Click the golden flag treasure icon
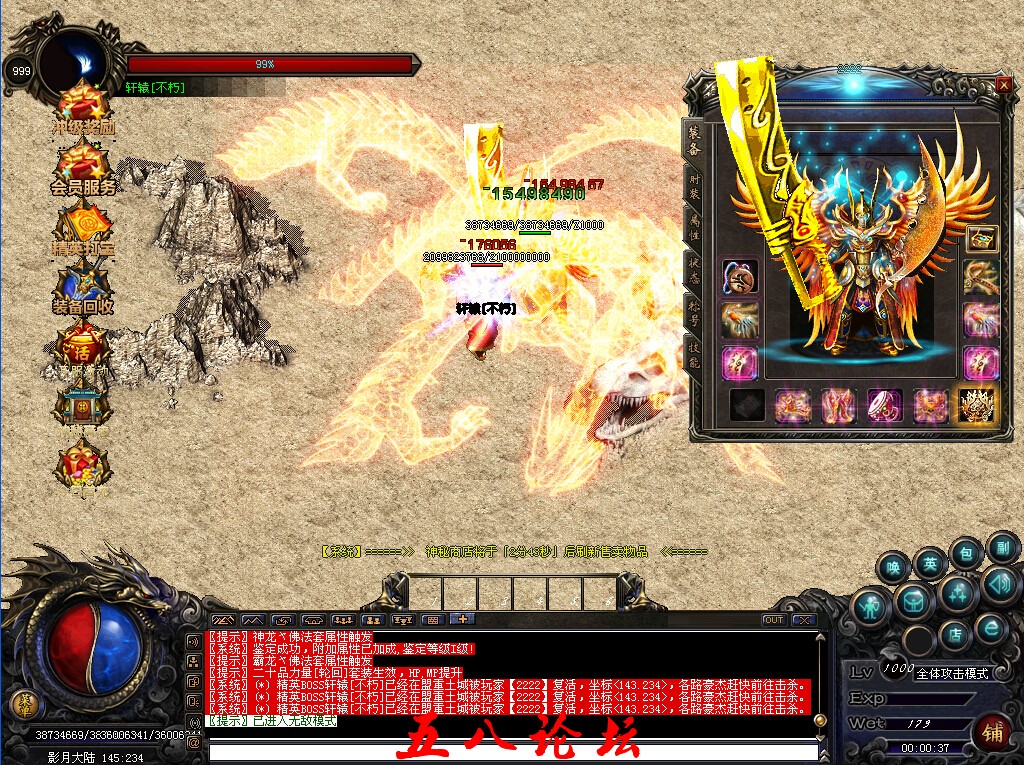 [x=83, y=227]
